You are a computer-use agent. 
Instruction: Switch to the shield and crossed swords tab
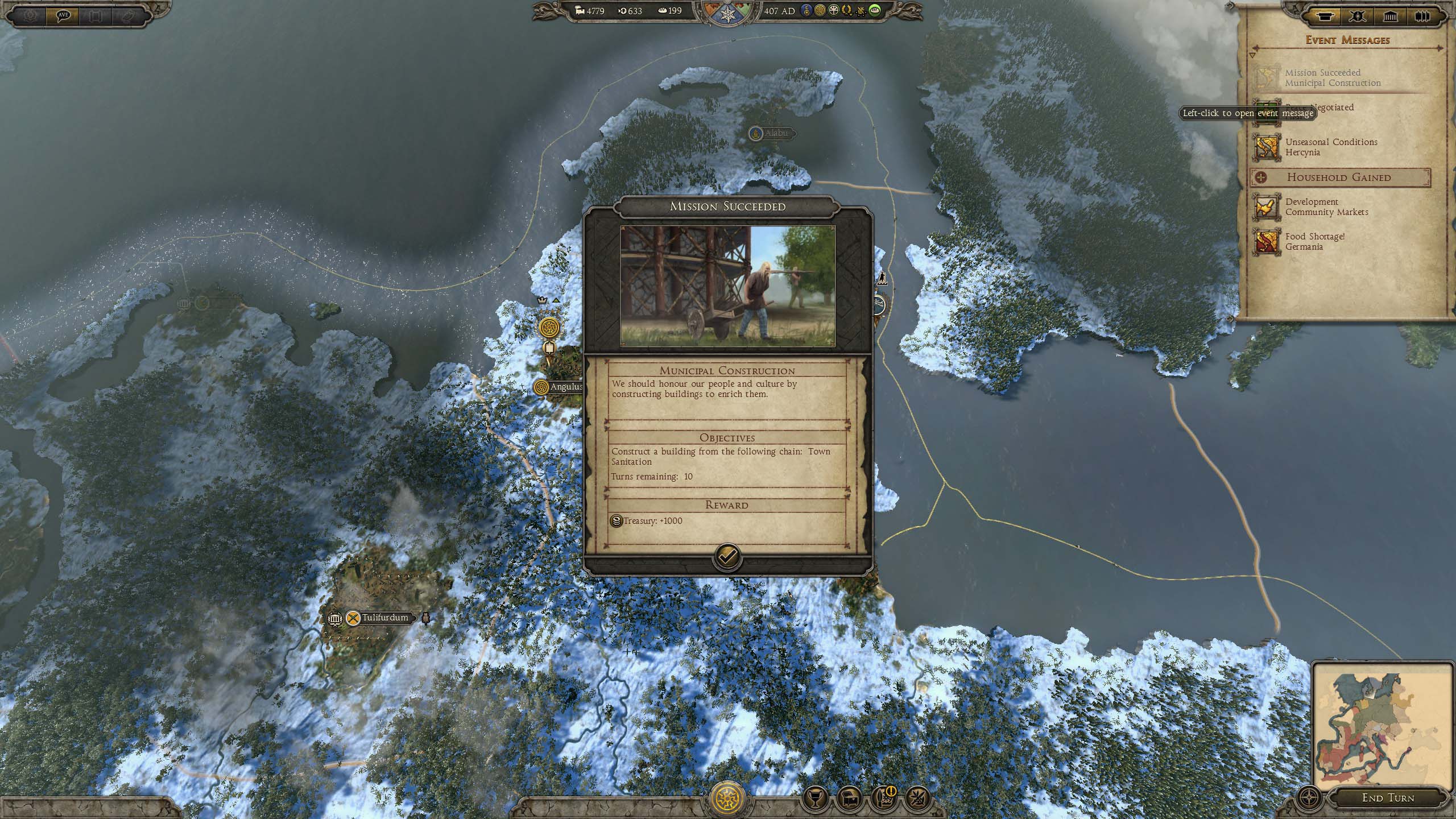[x=1358, y=16]
